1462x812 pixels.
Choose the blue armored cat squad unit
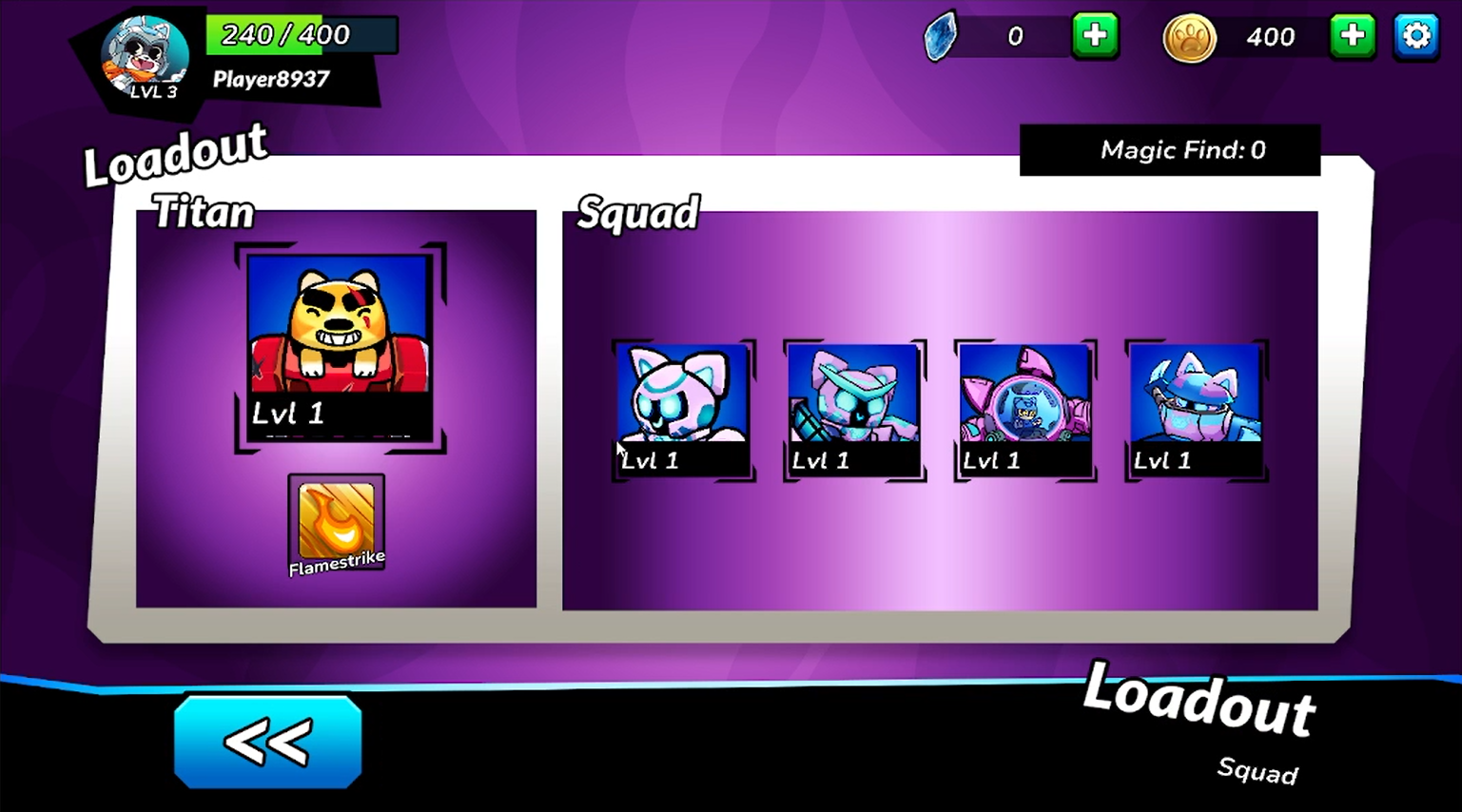(x=1196, y=410)
